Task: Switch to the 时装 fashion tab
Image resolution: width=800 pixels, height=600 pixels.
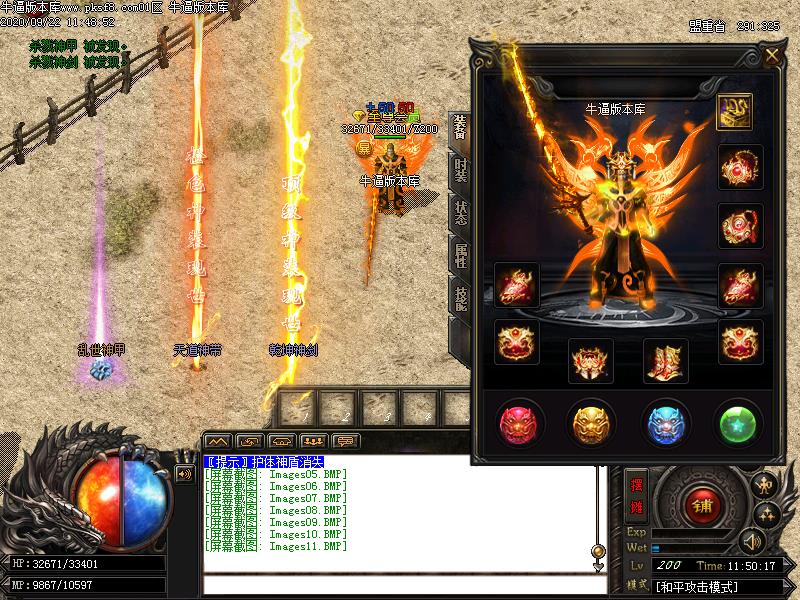Action: click(459, 170)
